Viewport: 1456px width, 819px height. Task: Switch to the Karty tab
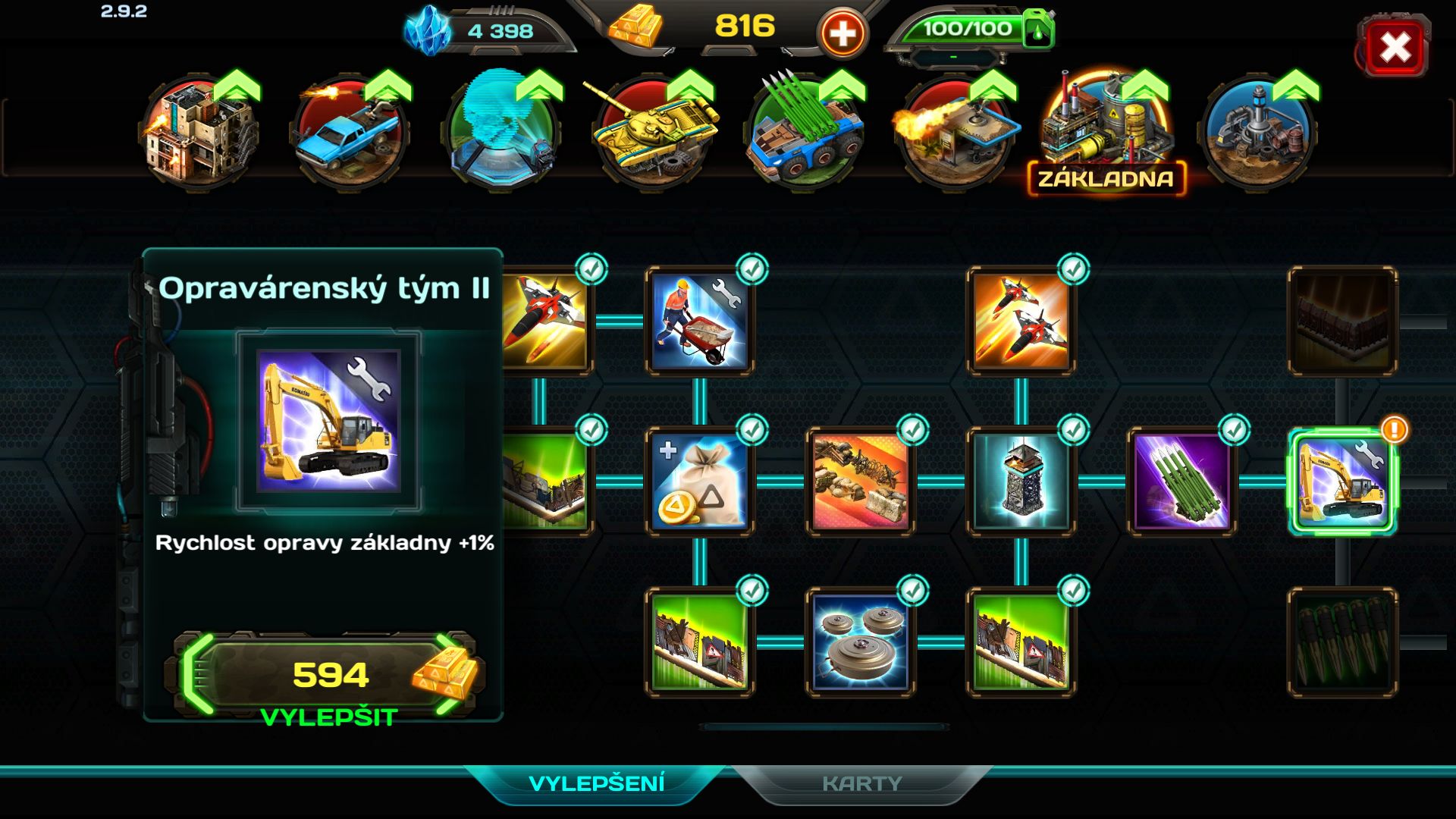[861, 783]
